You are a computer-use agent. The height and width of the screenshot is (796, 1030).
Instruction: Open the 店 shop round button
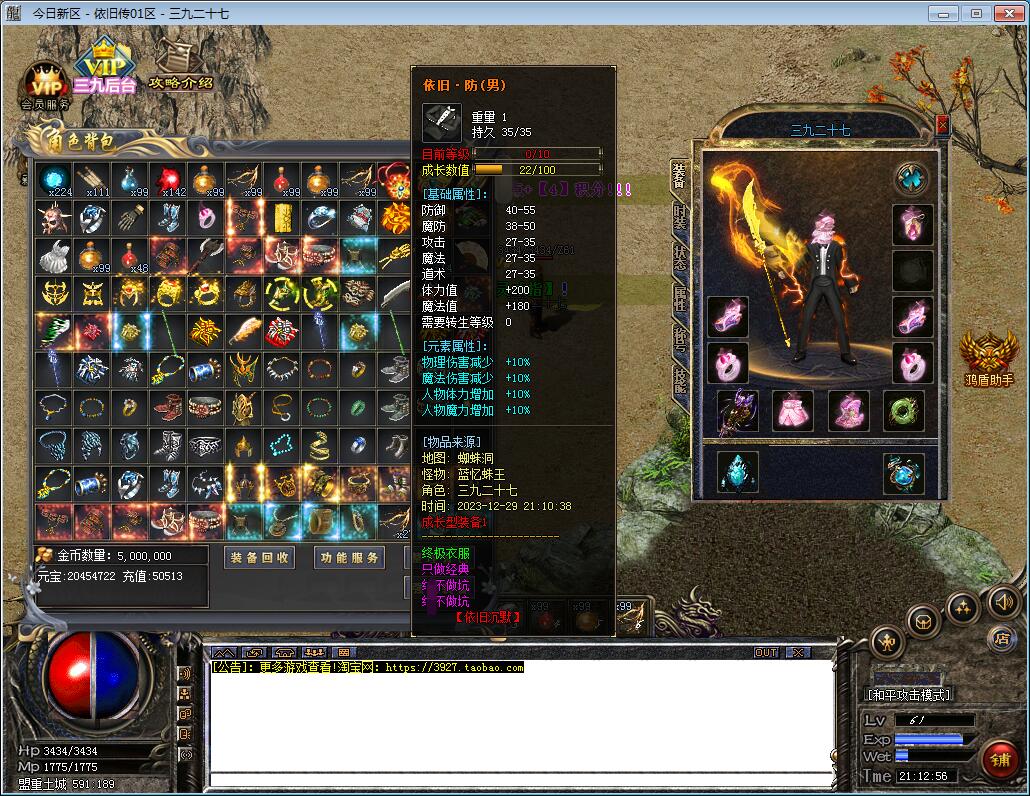coord(1000,637)
